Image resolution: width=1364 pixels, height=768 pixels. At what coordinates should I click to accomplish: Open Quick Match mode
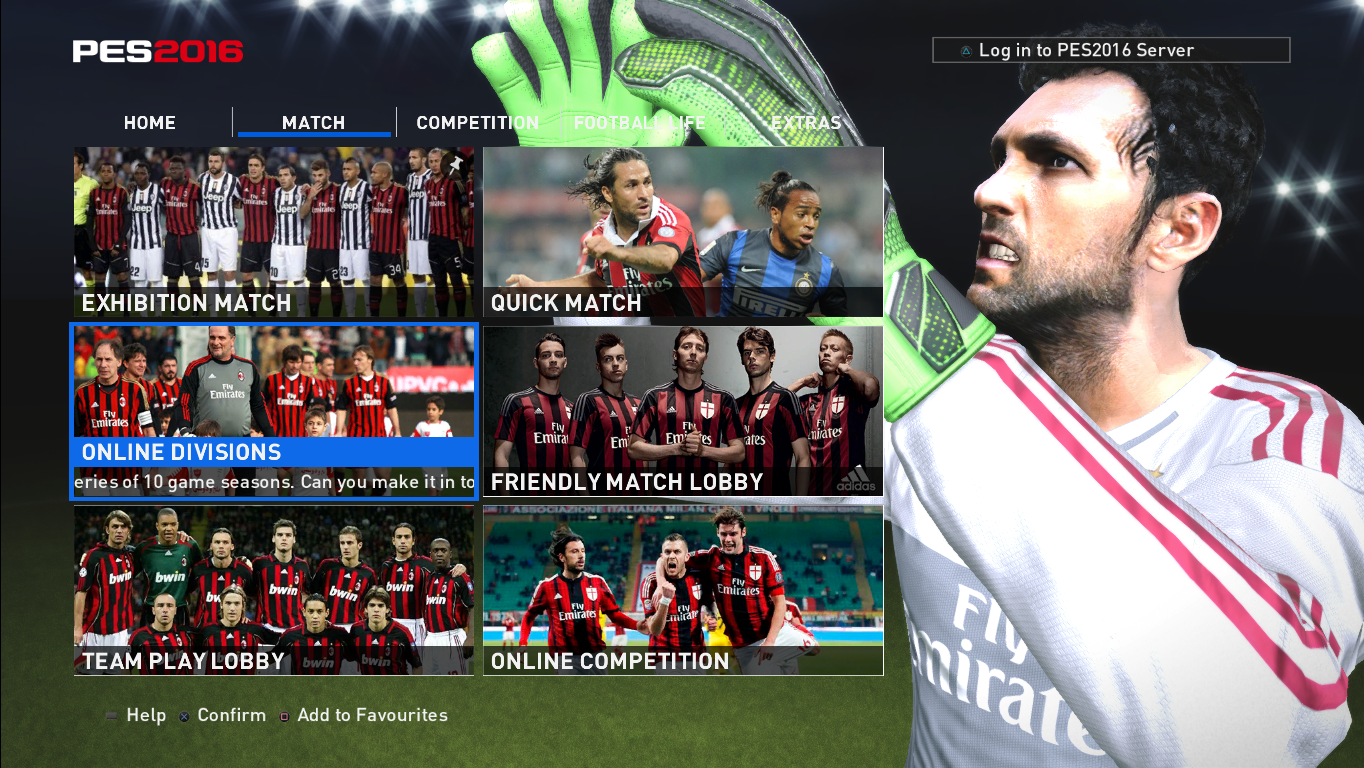click(x=682, y=232)
